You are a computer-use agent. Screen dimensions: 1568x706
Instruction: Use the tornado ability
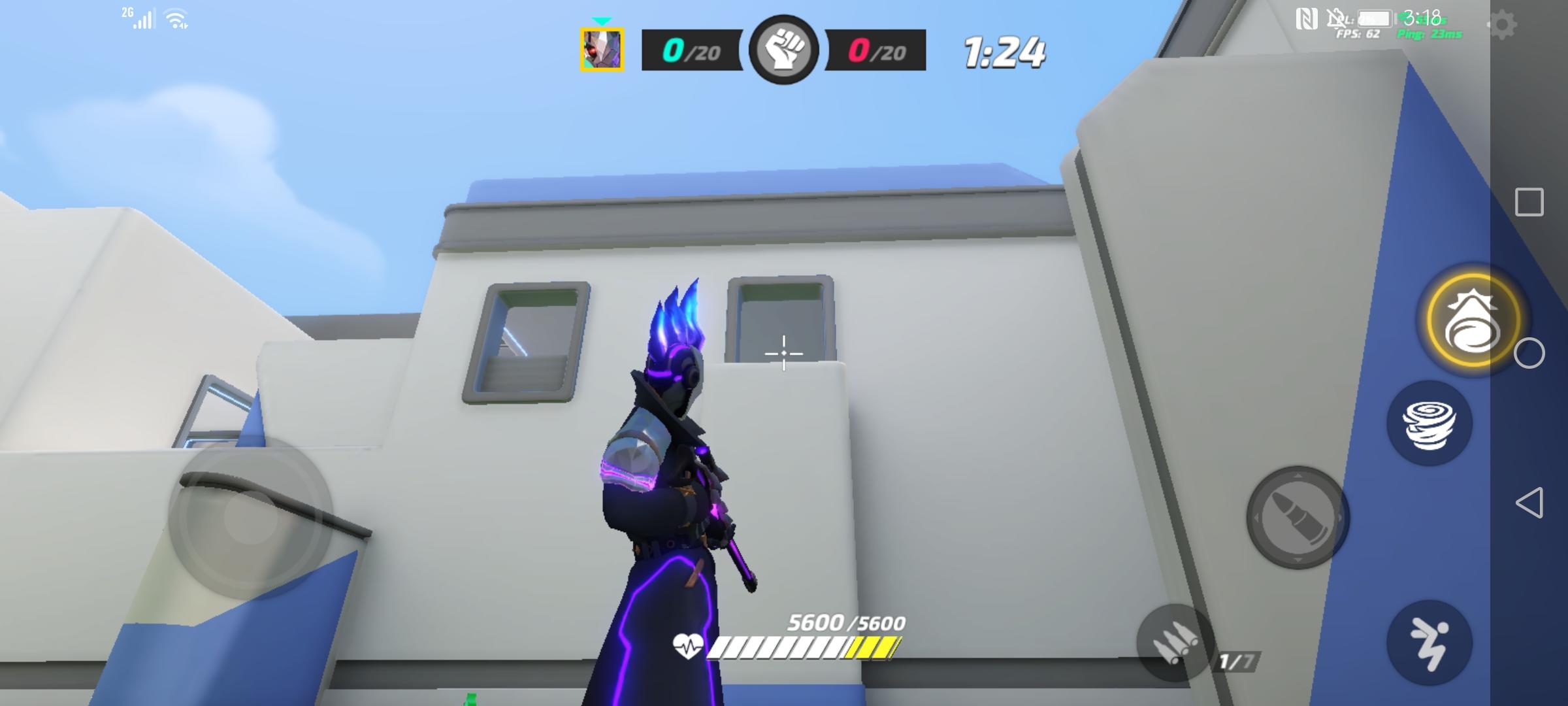pyautogui.click(x=1429, y=424)
